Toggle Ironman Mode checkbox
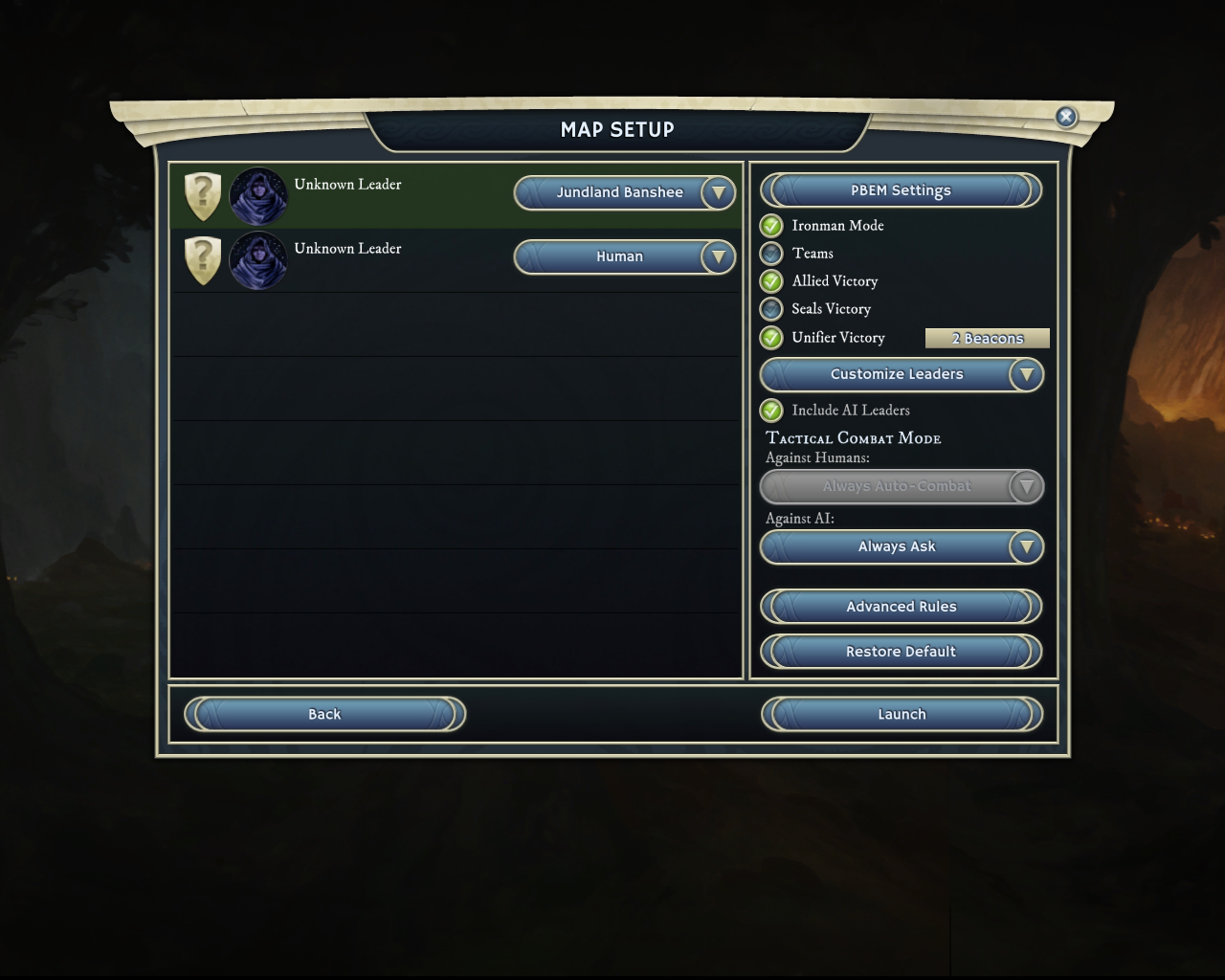The height and width of the screenshot is (980, 1225). [x=771, y=226]
